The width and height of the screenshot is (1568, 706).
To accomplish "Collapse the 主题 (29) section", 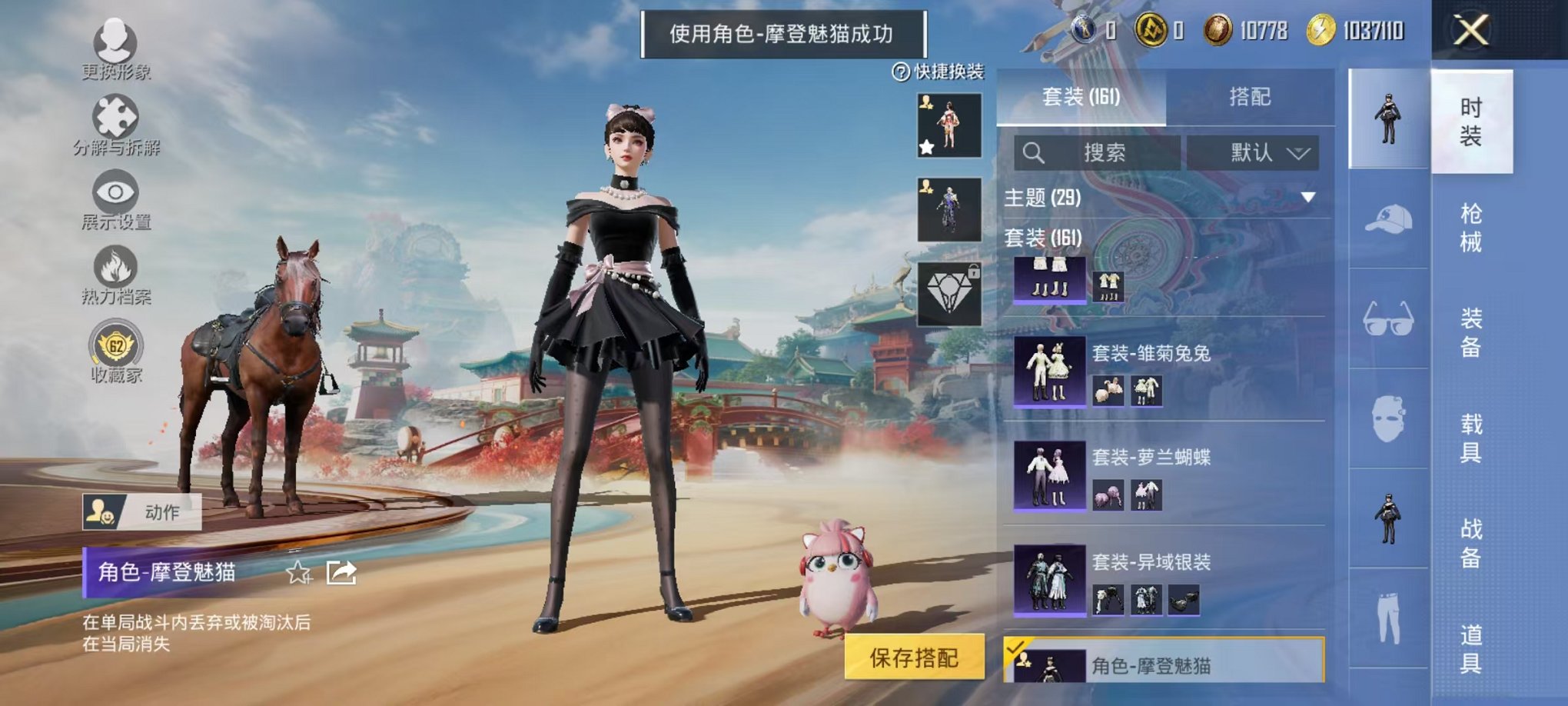I will (1307, 197).
